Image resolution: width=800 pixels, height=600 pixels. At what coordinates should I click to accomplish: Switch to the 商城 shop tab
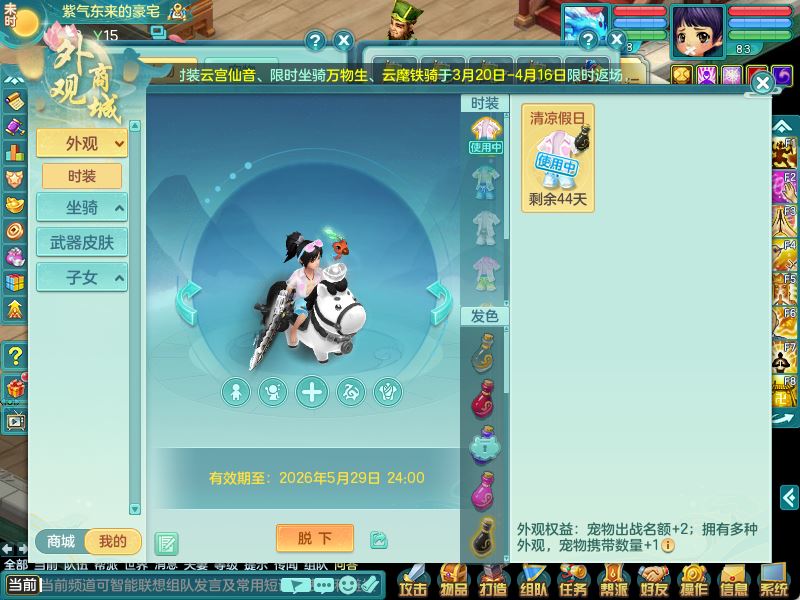coord(61,542)
